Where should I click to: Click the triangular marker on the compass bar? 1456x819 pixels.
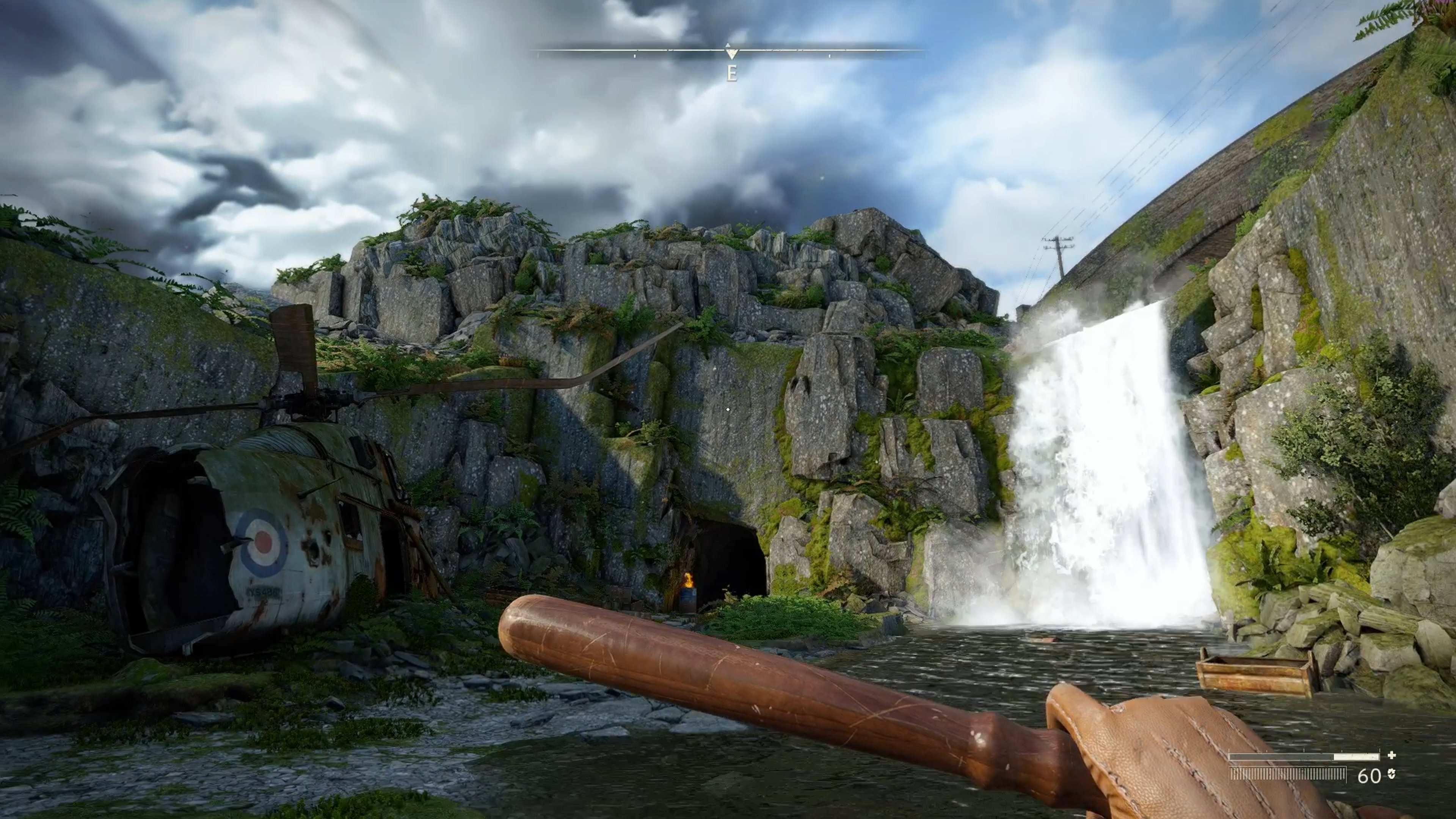731,53
